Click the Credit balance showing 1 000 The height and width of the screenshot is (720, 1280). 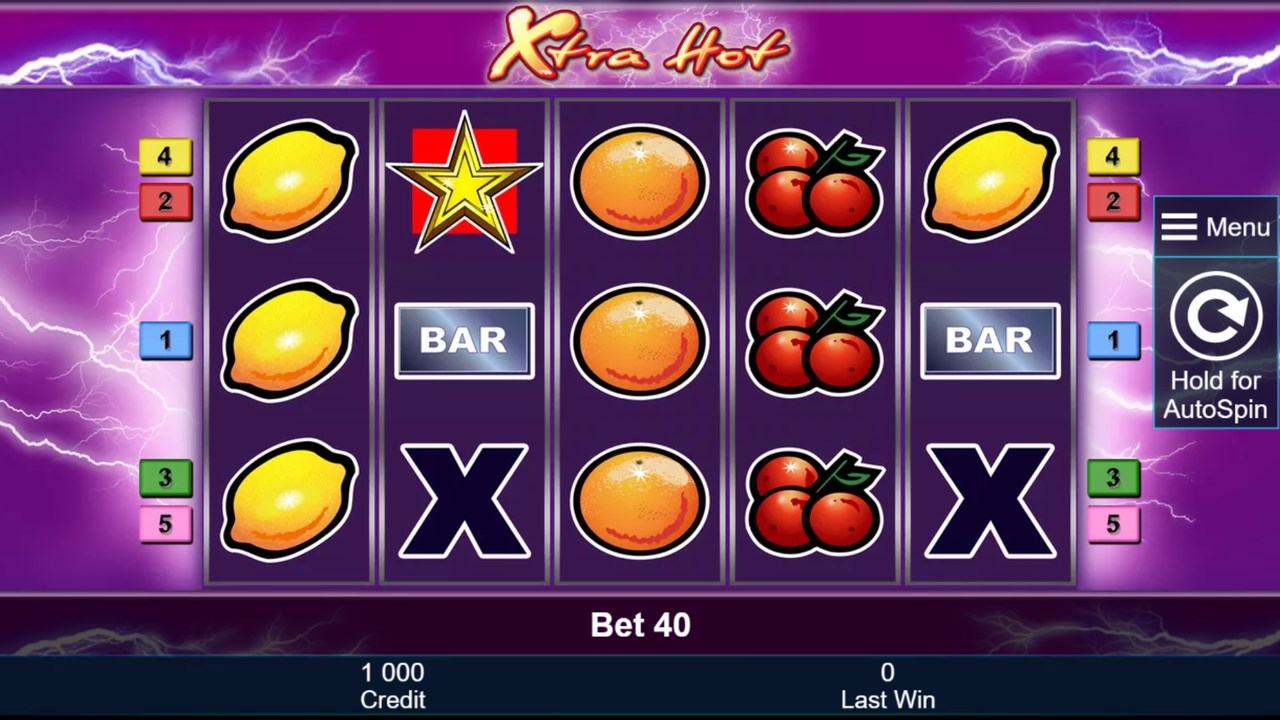click(393, 685)
